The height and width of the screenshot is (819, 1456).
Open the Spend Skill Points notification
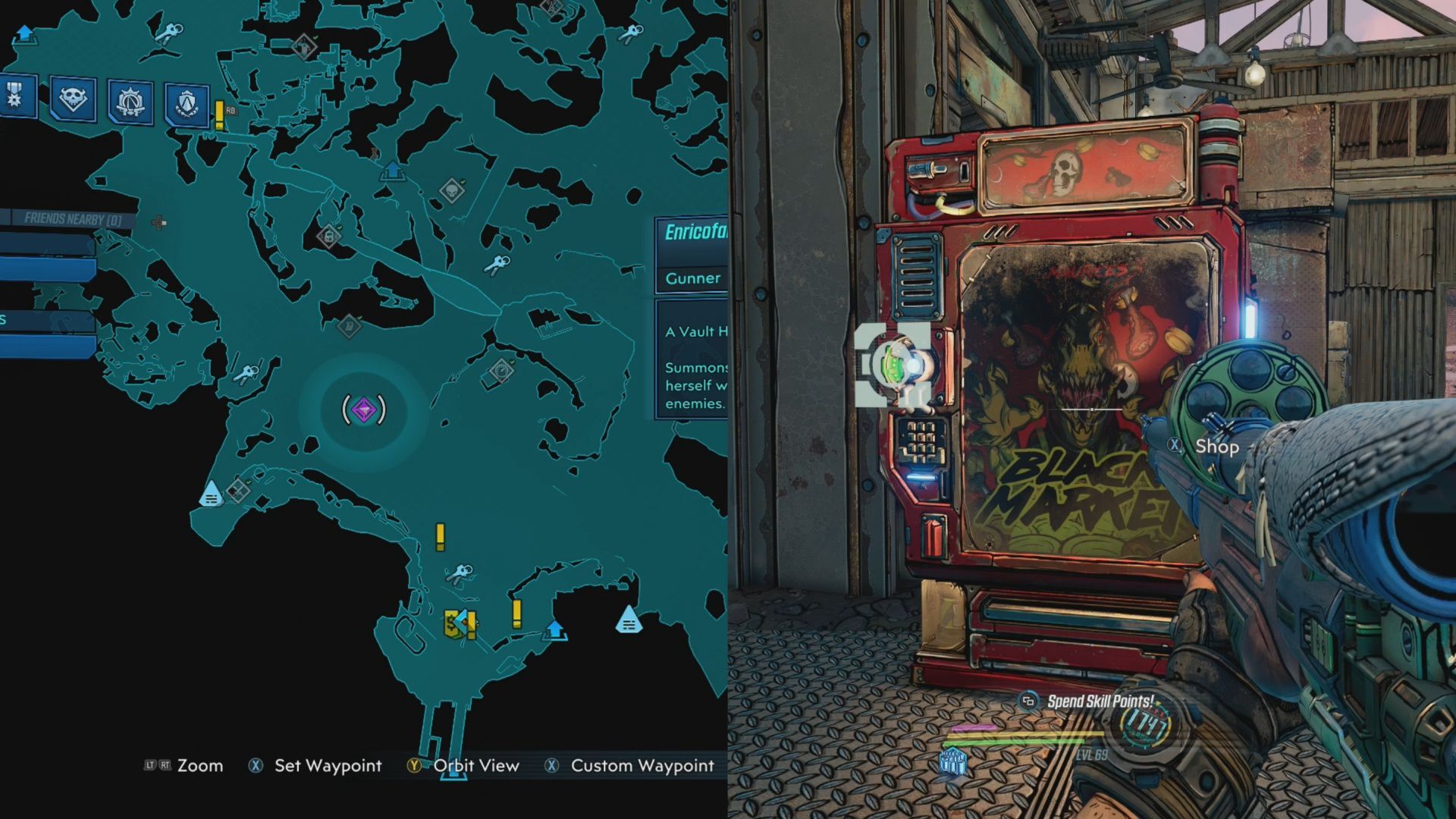pyautogui.click(x=1100, y=701)
